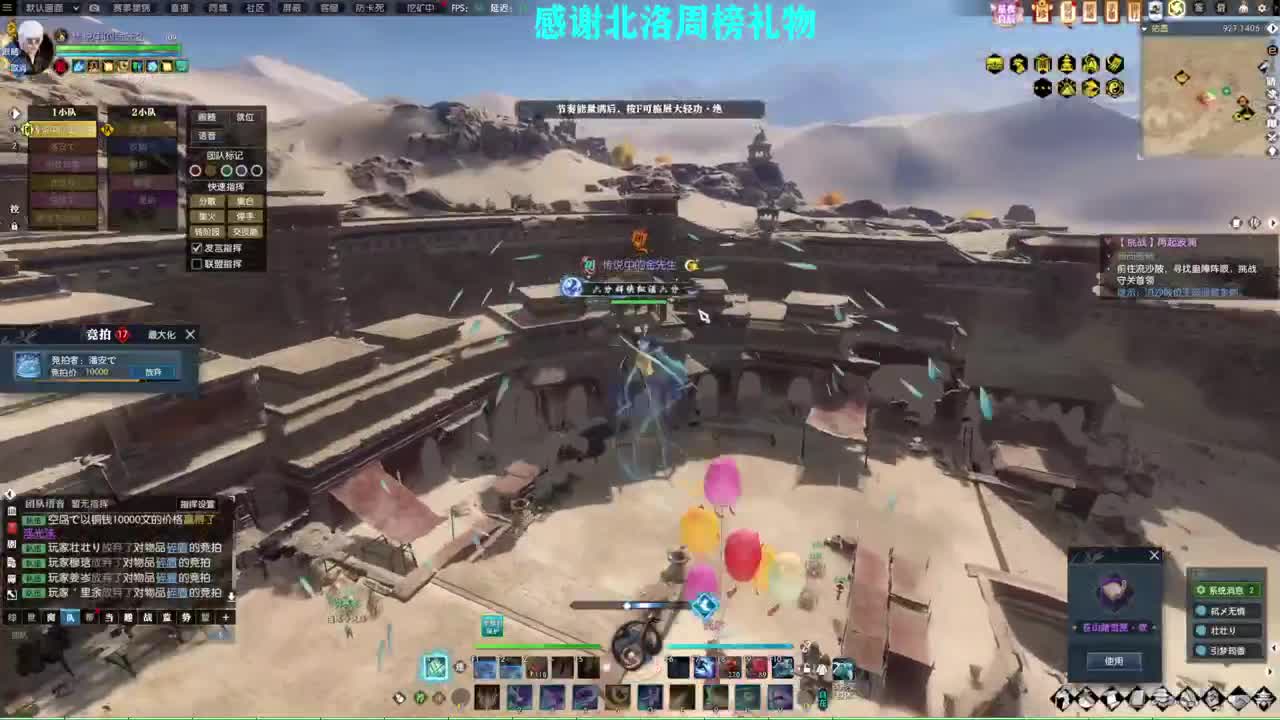Collapse the team panel with the left arrow
Screen dimensions: 1280x720
coord(14,112)
